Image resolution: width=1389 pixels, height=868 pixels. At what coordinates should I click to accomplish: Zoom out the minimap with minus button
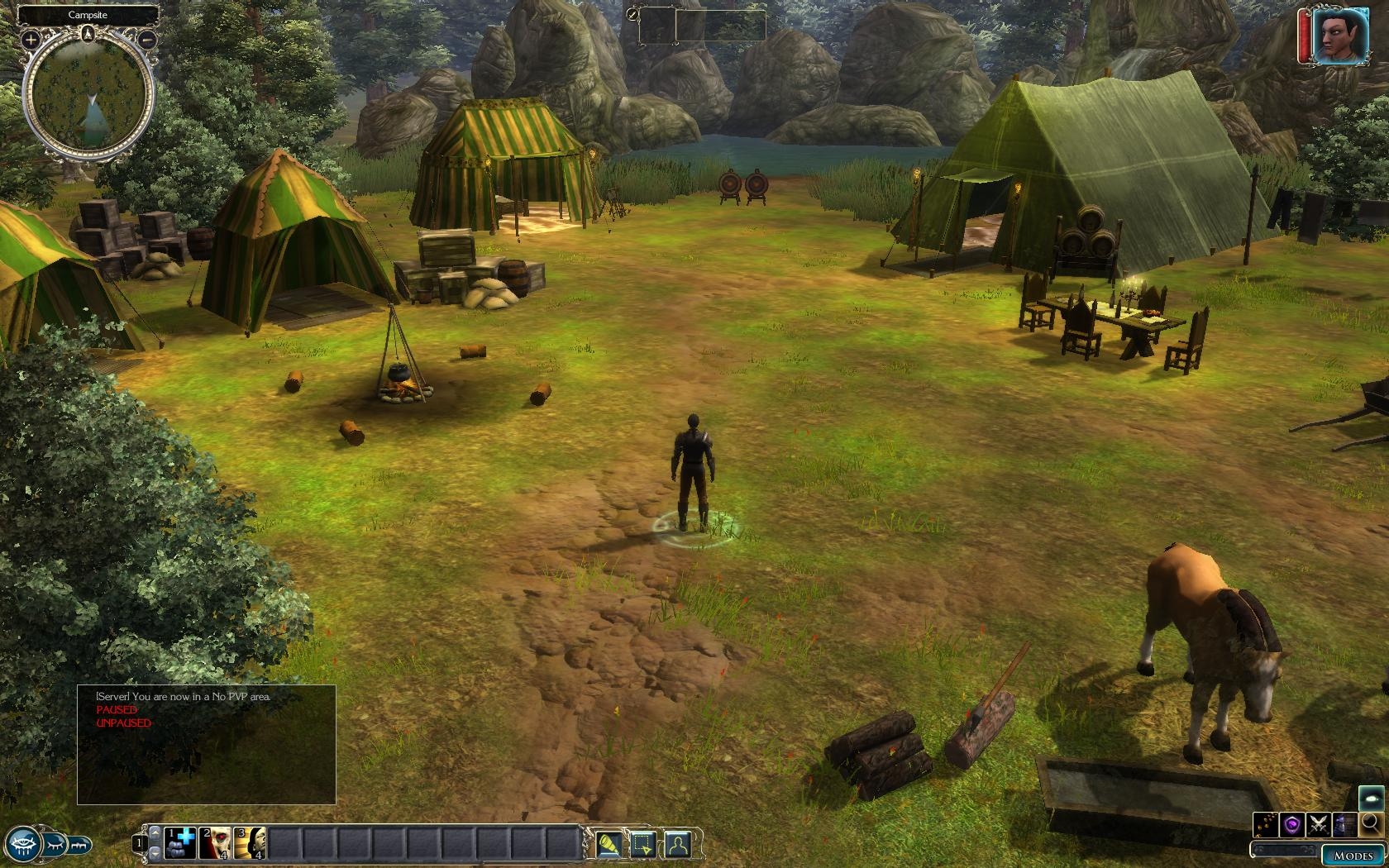click(147, 39)
